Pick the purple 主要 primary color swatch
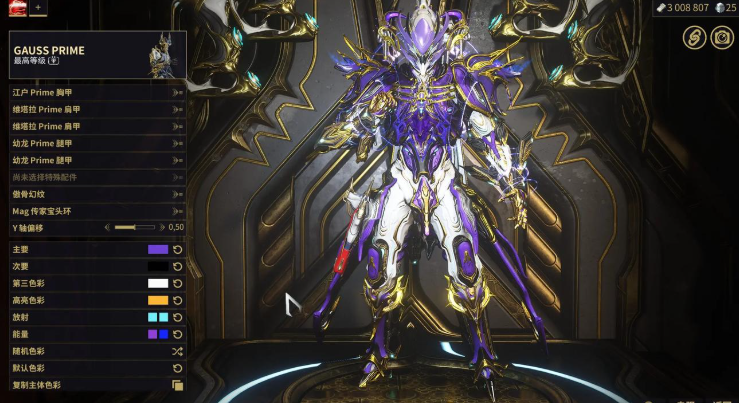This screenshot has width=739, height=403. (x=158, y=249)
